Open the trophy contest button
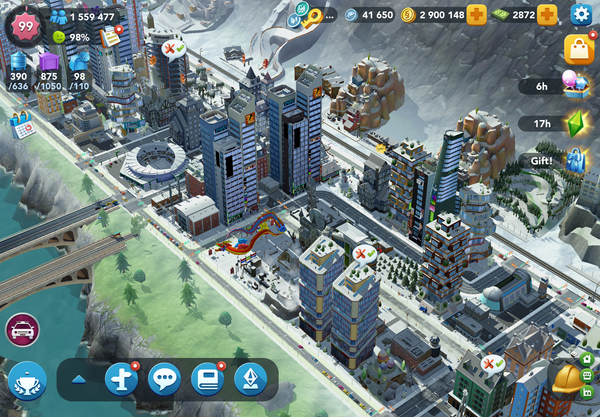The width and height of the screenshot is (600, 417). (x=27, y=381)
